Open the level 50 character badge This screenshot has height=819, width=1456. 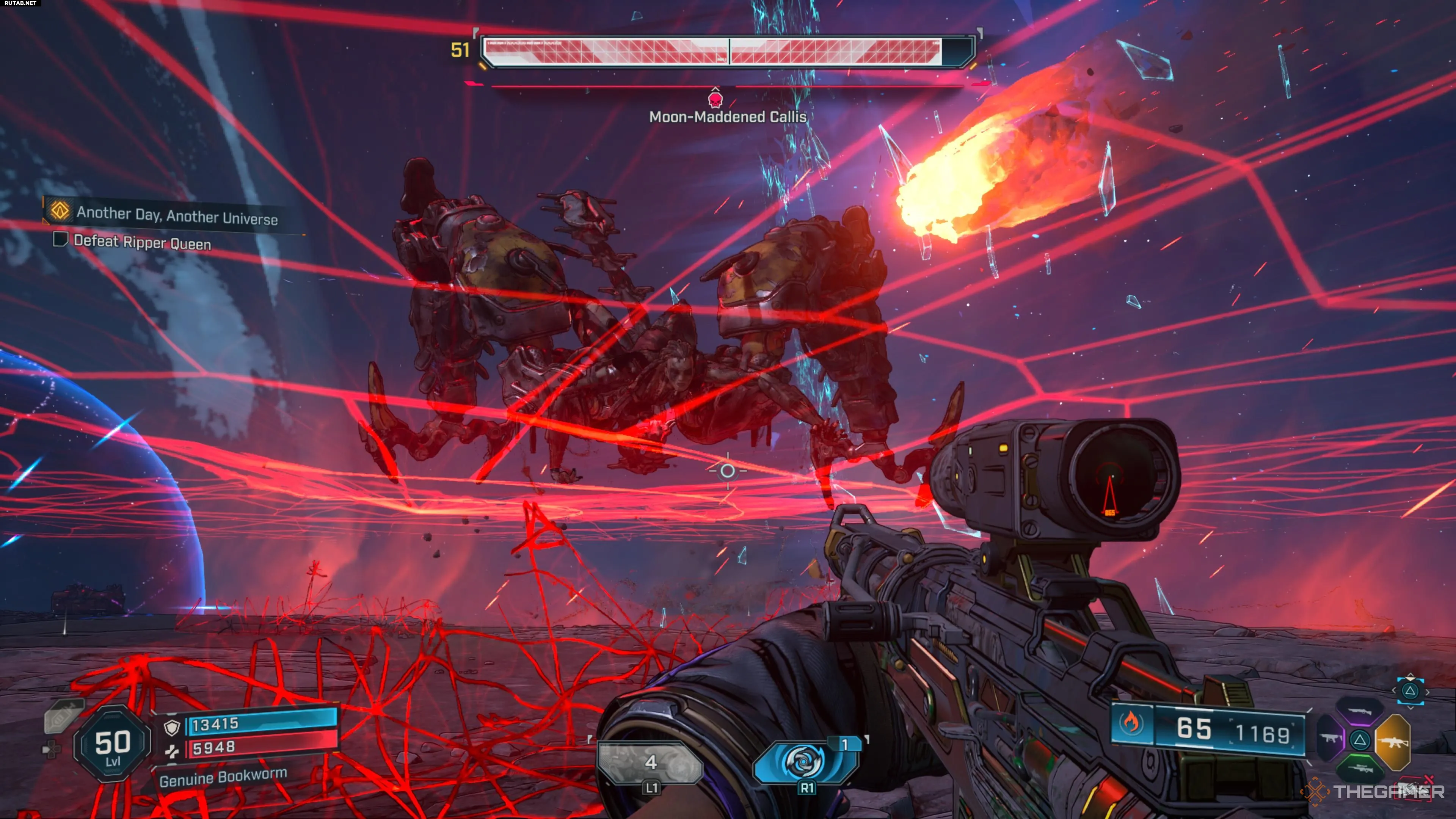pyautogui.click(x=113, y=744)
